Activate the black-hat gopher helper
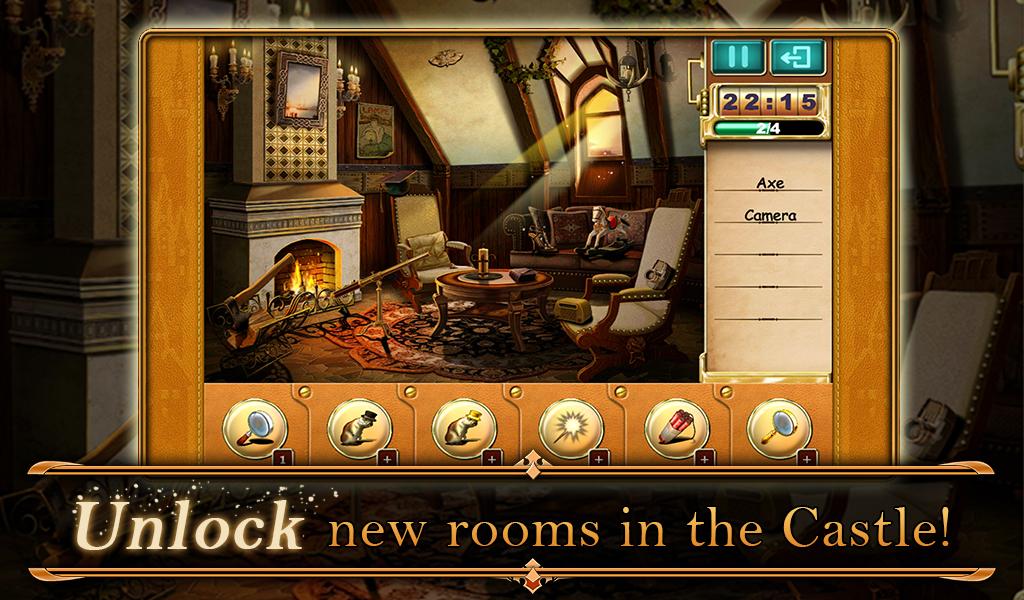 pos(359,430)
